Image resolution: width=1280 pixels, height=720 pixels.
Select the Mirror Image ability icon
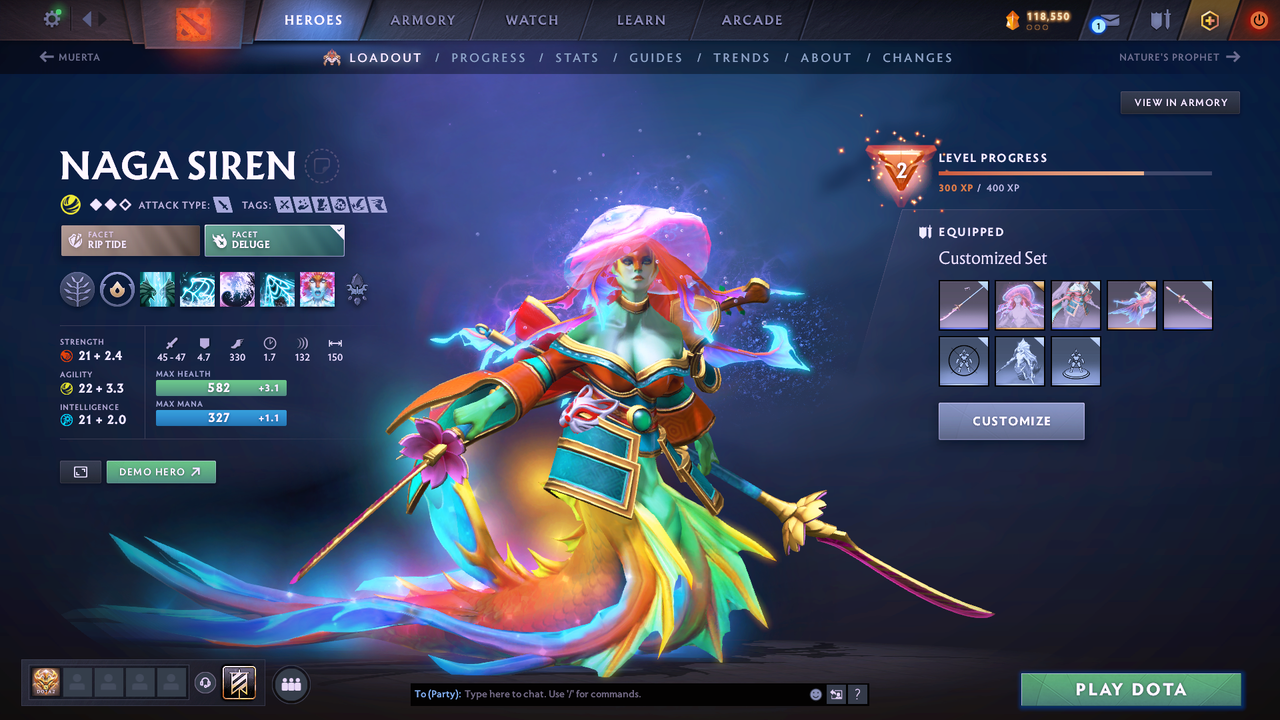tap(157, 290)
